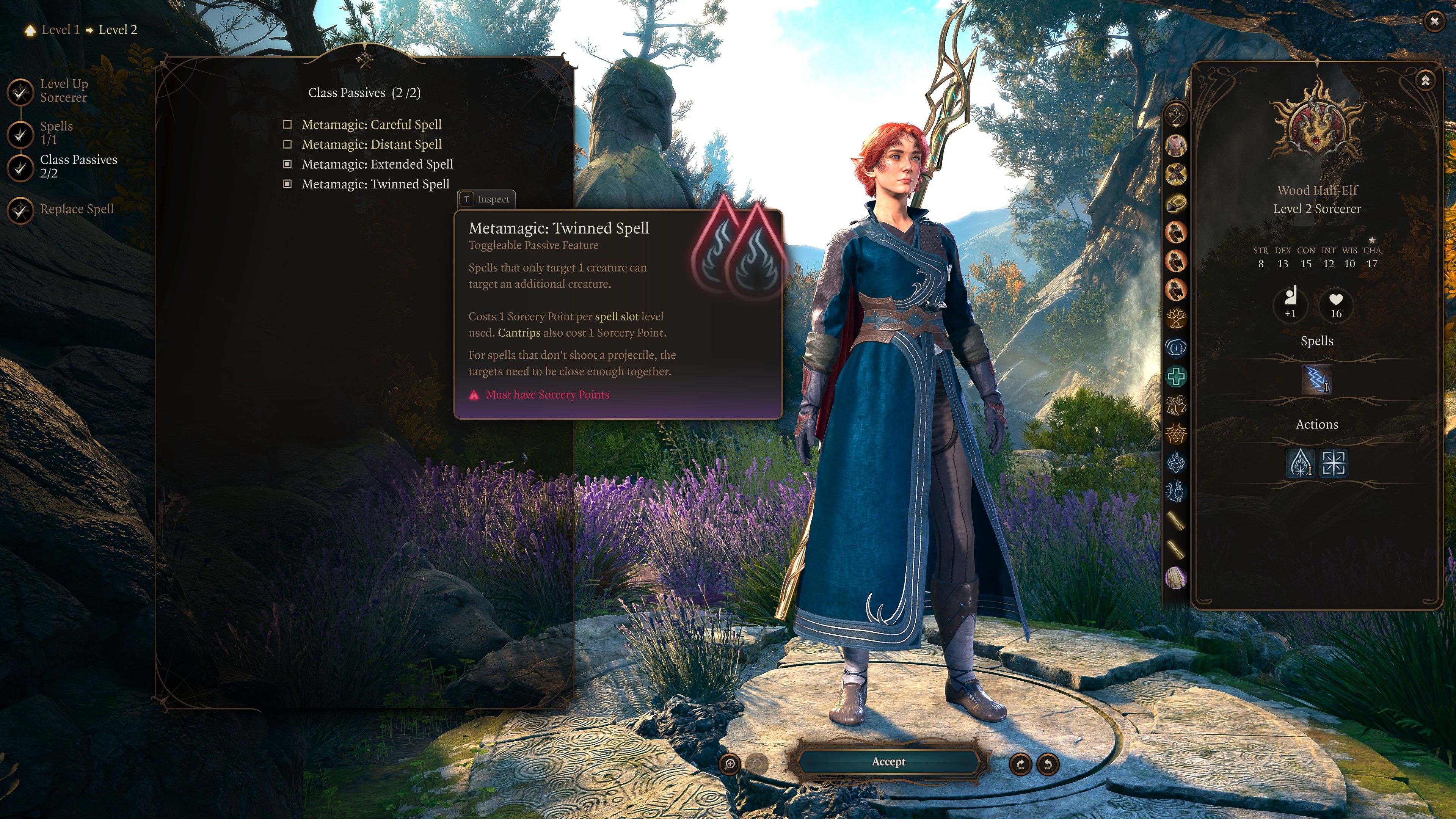This screenshot has width=1456, height=819.
Task: Select the flame droplet action icon
Action: [x=1300, y=463]
